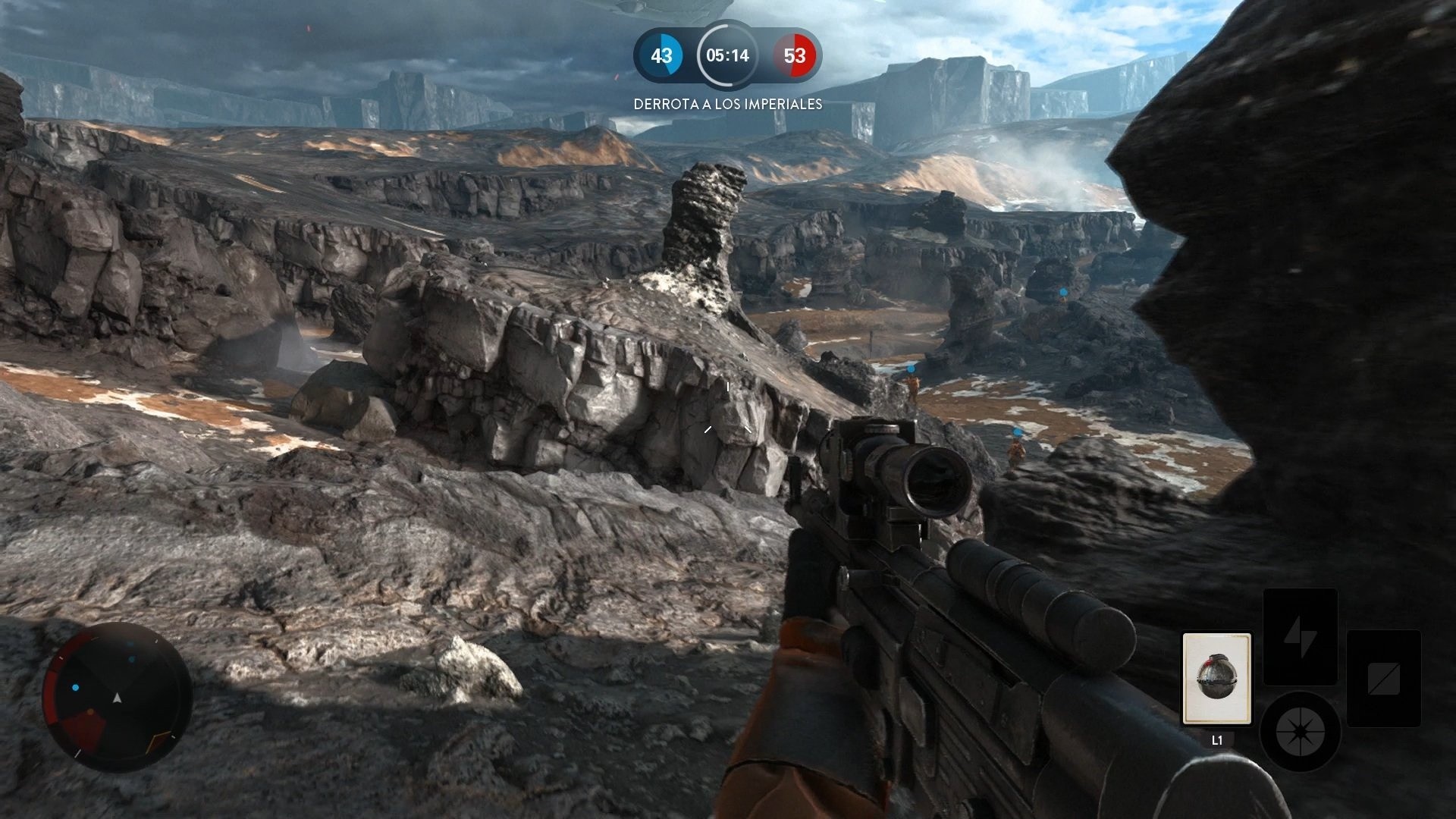Select the DERROTA A LOS IMPERIALES objective banner
This screenshot has height=819, width=1456.
727,104
